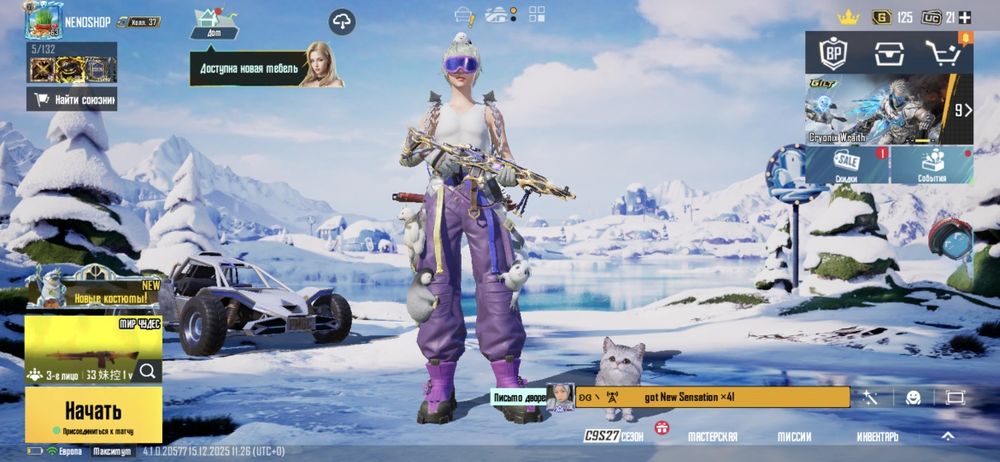Click the cloud download icon

(342, 21)
